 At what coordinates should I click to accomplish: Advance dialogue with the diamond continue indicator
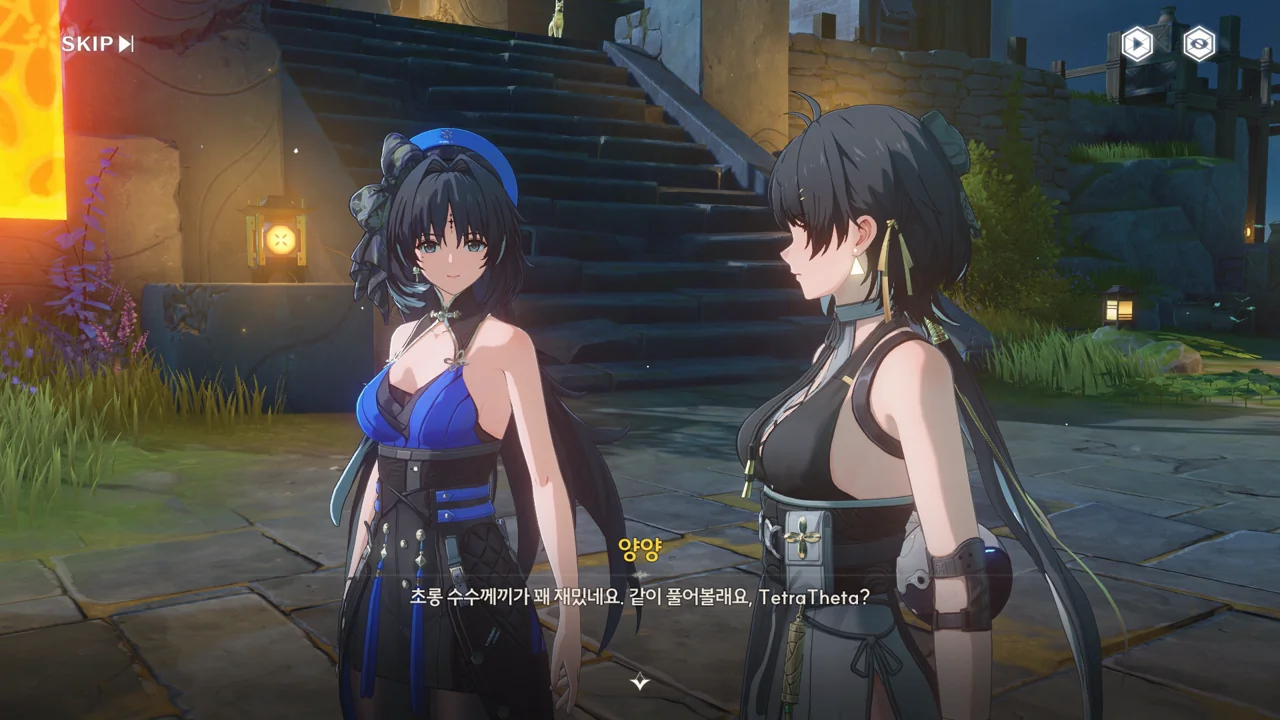pyautogui.click(x=640, y=682)
